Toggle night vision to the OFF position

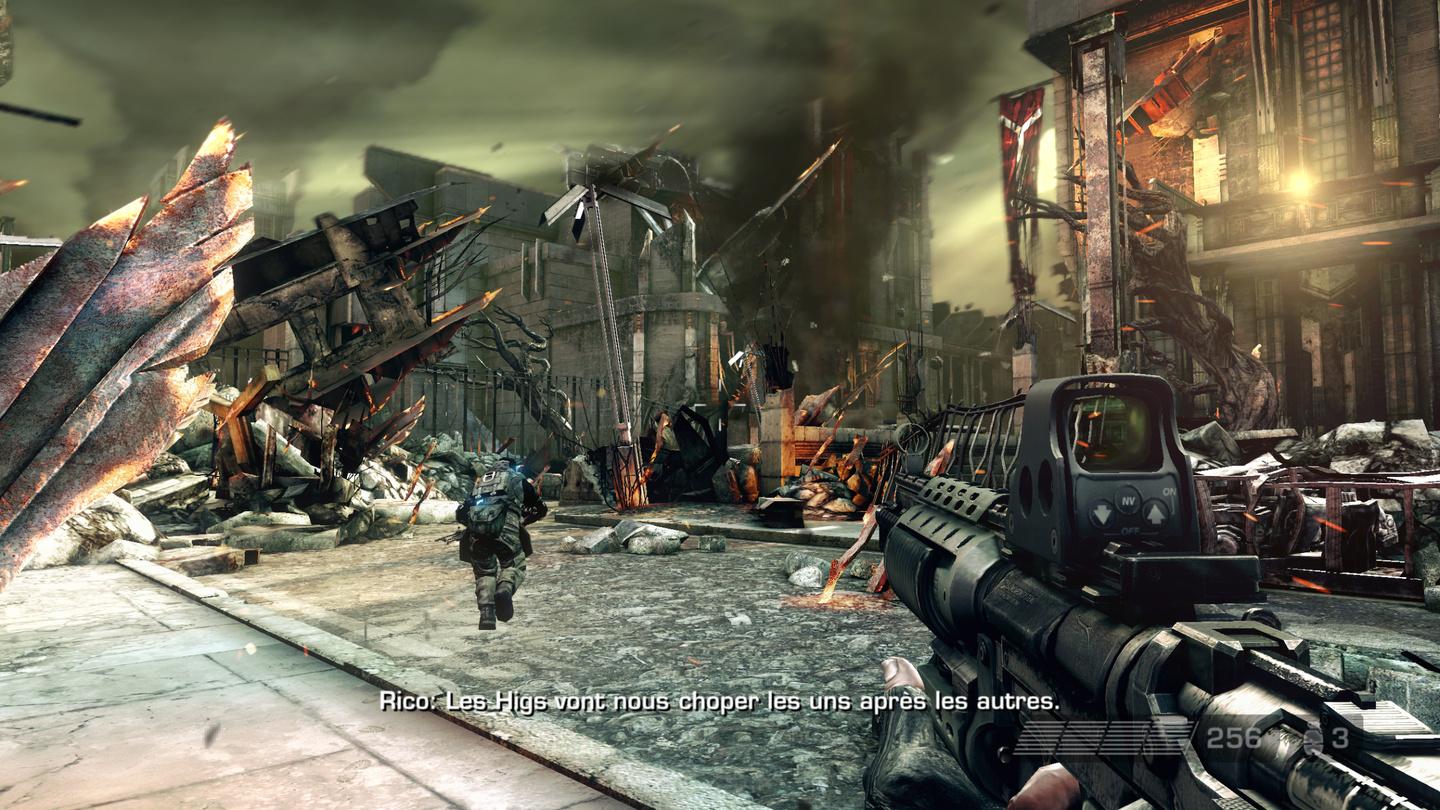[x=1100, y=514]
